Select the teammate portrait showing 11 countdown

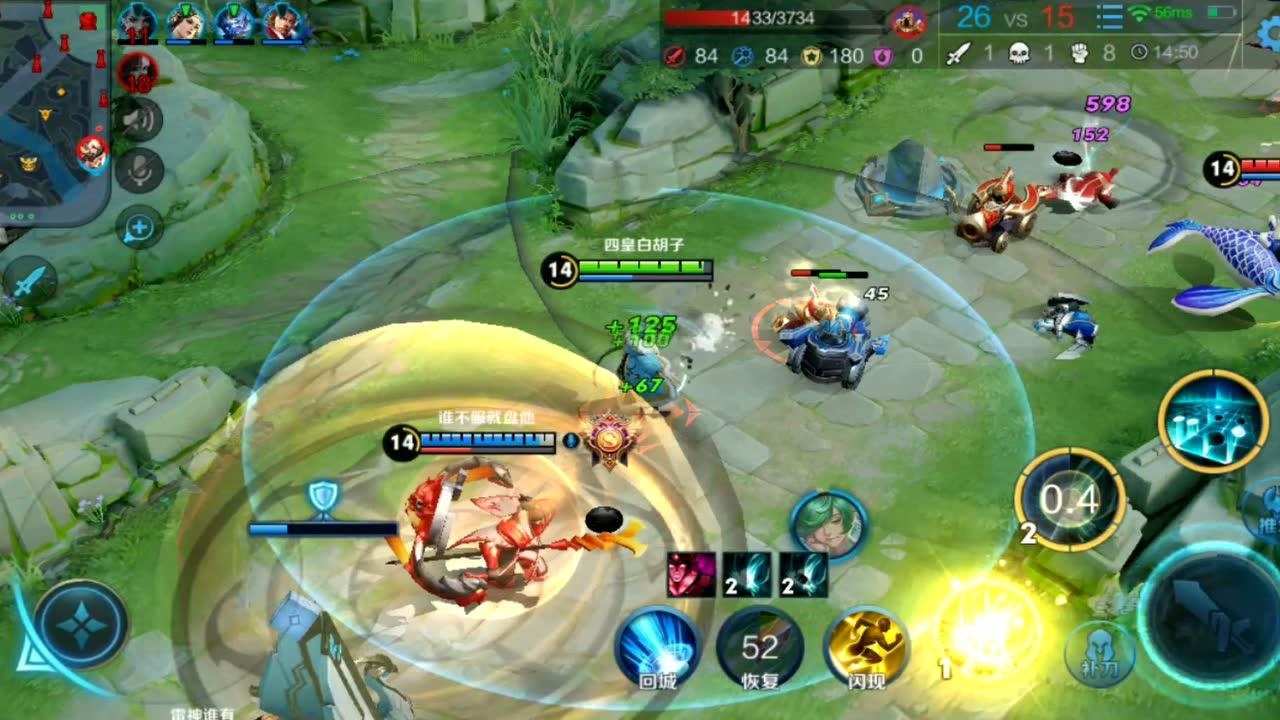pyautogui.click(x=137, y=22)
